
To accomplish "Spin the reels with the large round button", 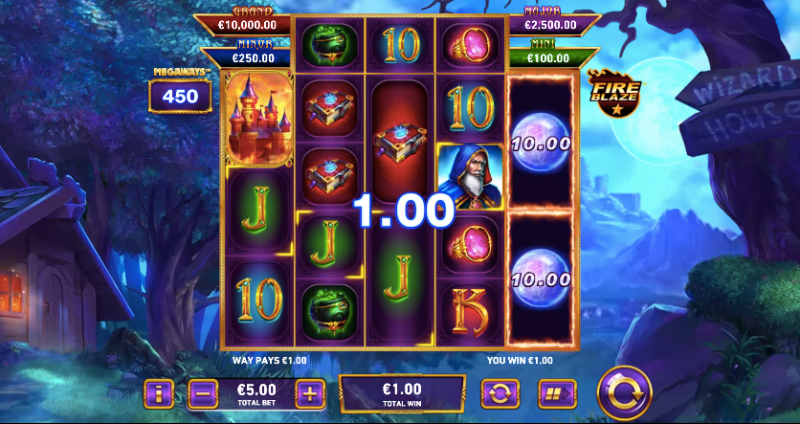I will pos(624,394).
